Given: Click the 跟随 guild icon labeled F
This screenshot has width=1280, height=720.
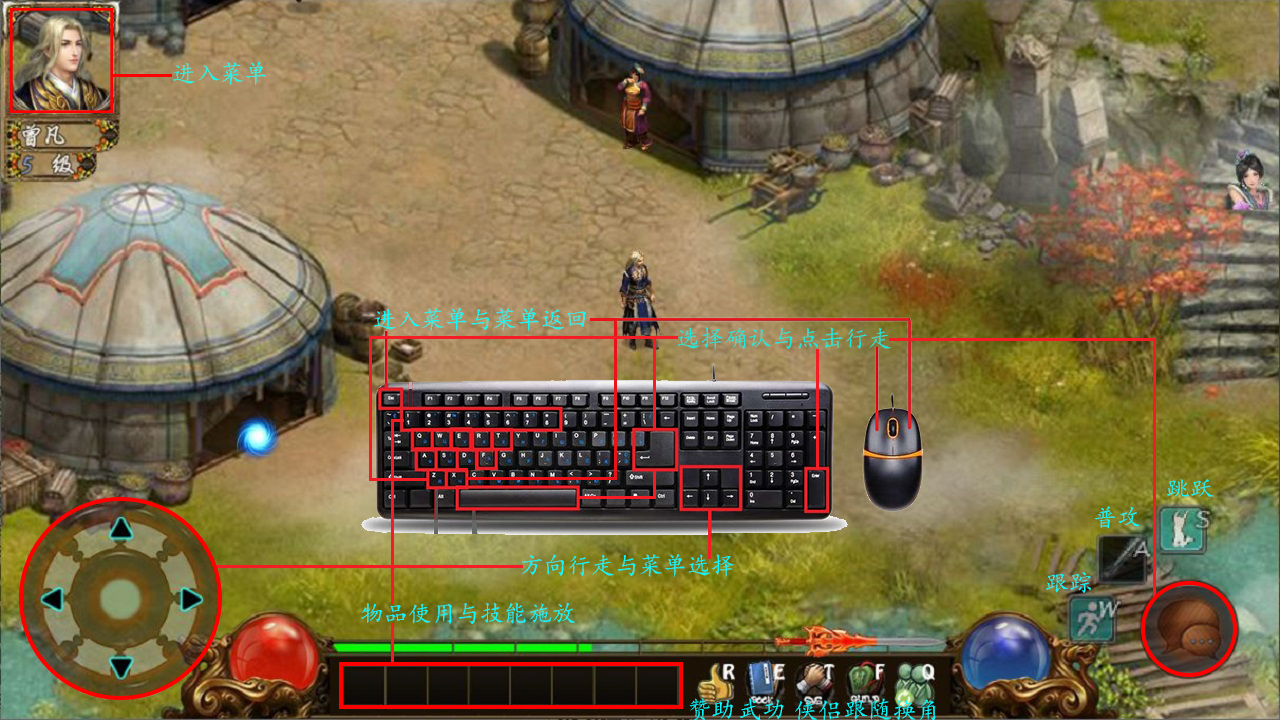Looking at the screenshot, I should [x=860, y=678].
